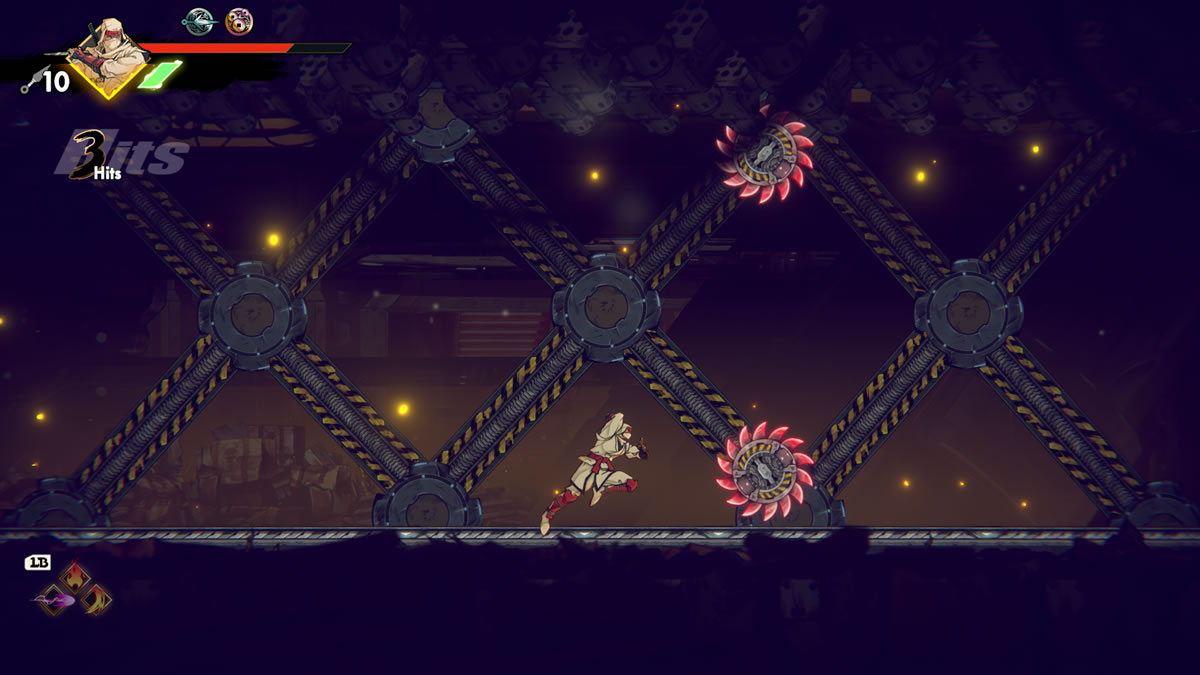Activate the purple dash ninpo skill

point(52,600)
